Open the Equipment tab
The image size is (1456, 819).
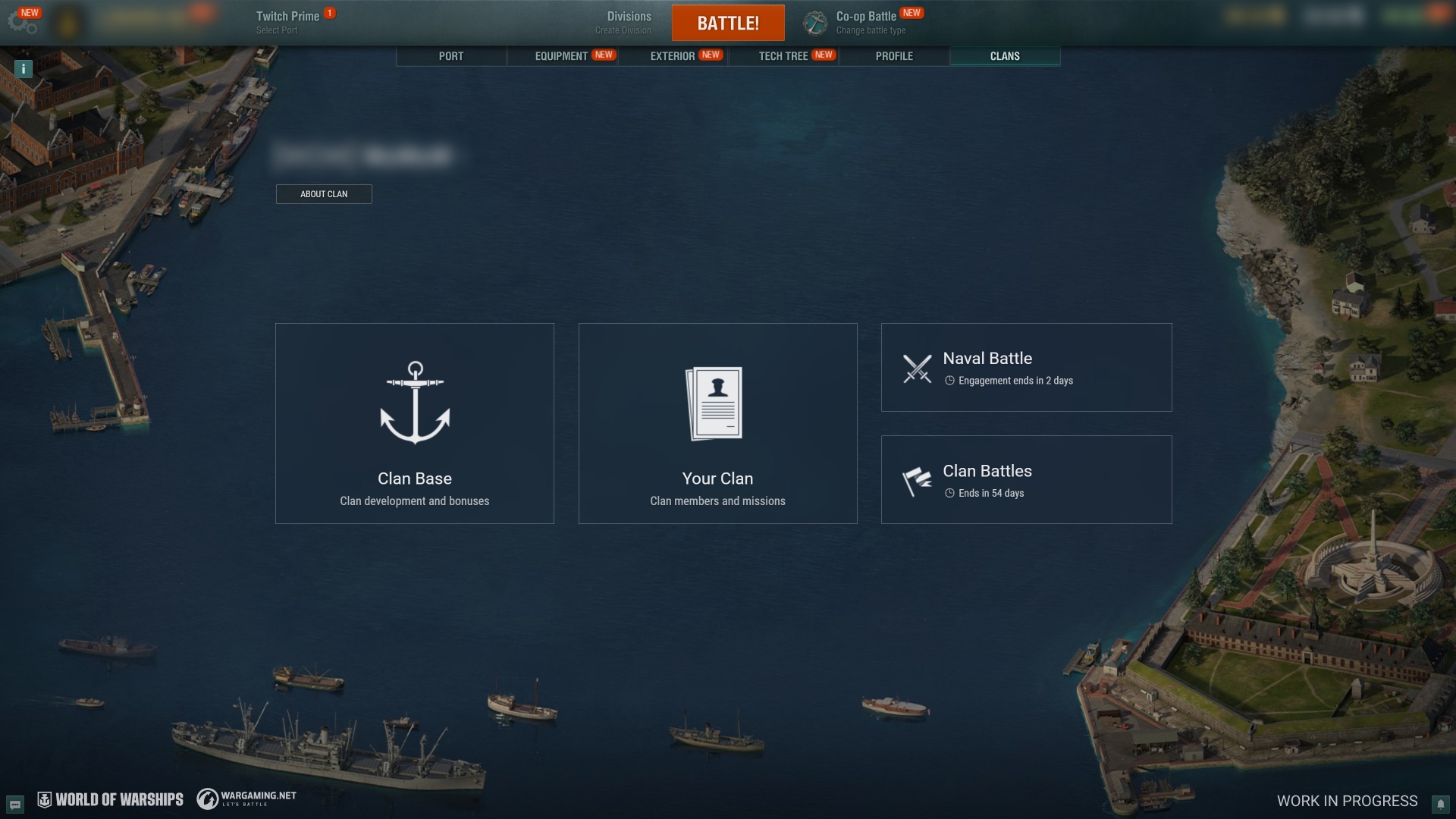[x=562, y=56]
